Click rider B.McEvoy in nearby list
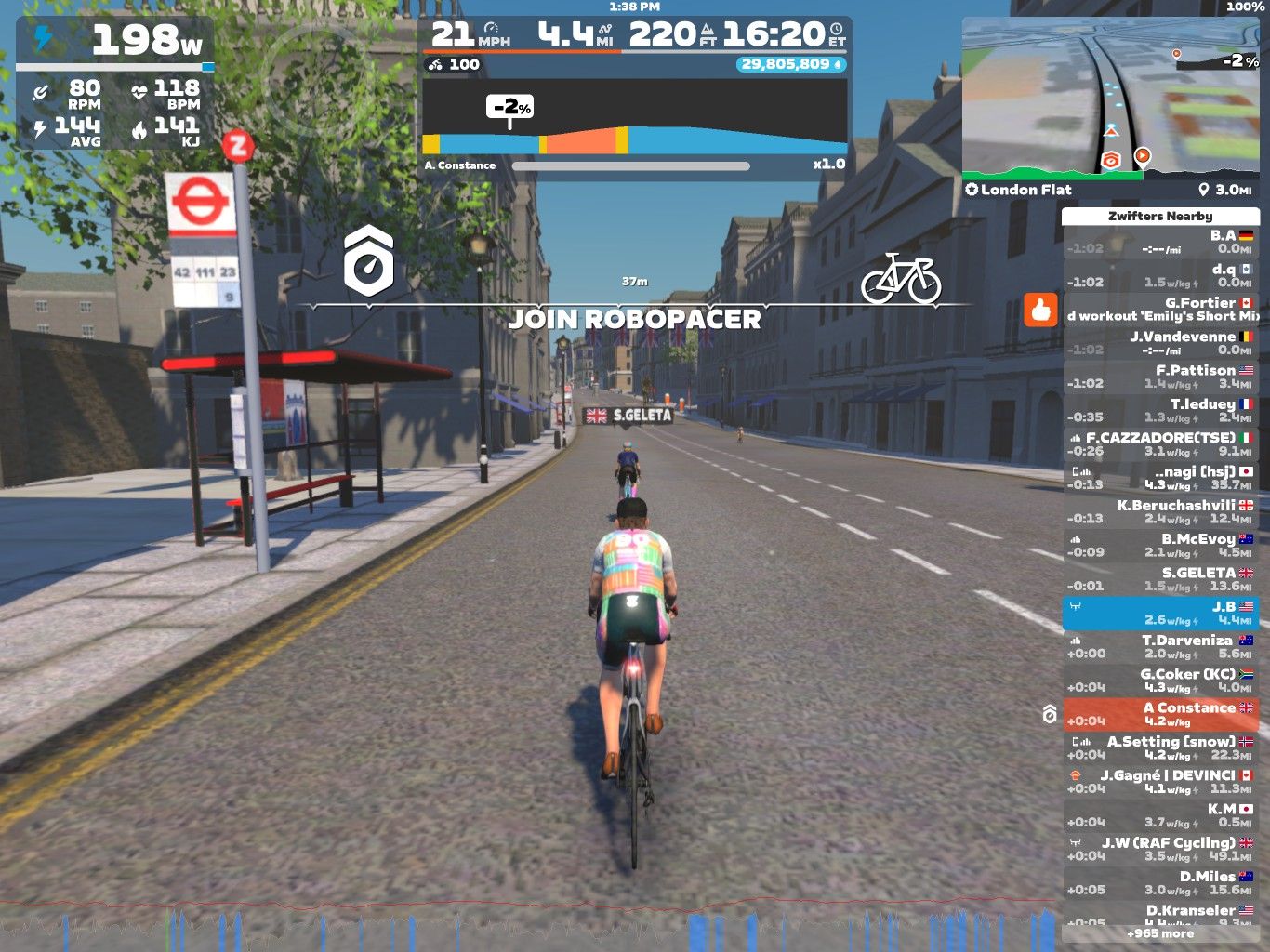1270x952 pixels. coord(1160,545)
